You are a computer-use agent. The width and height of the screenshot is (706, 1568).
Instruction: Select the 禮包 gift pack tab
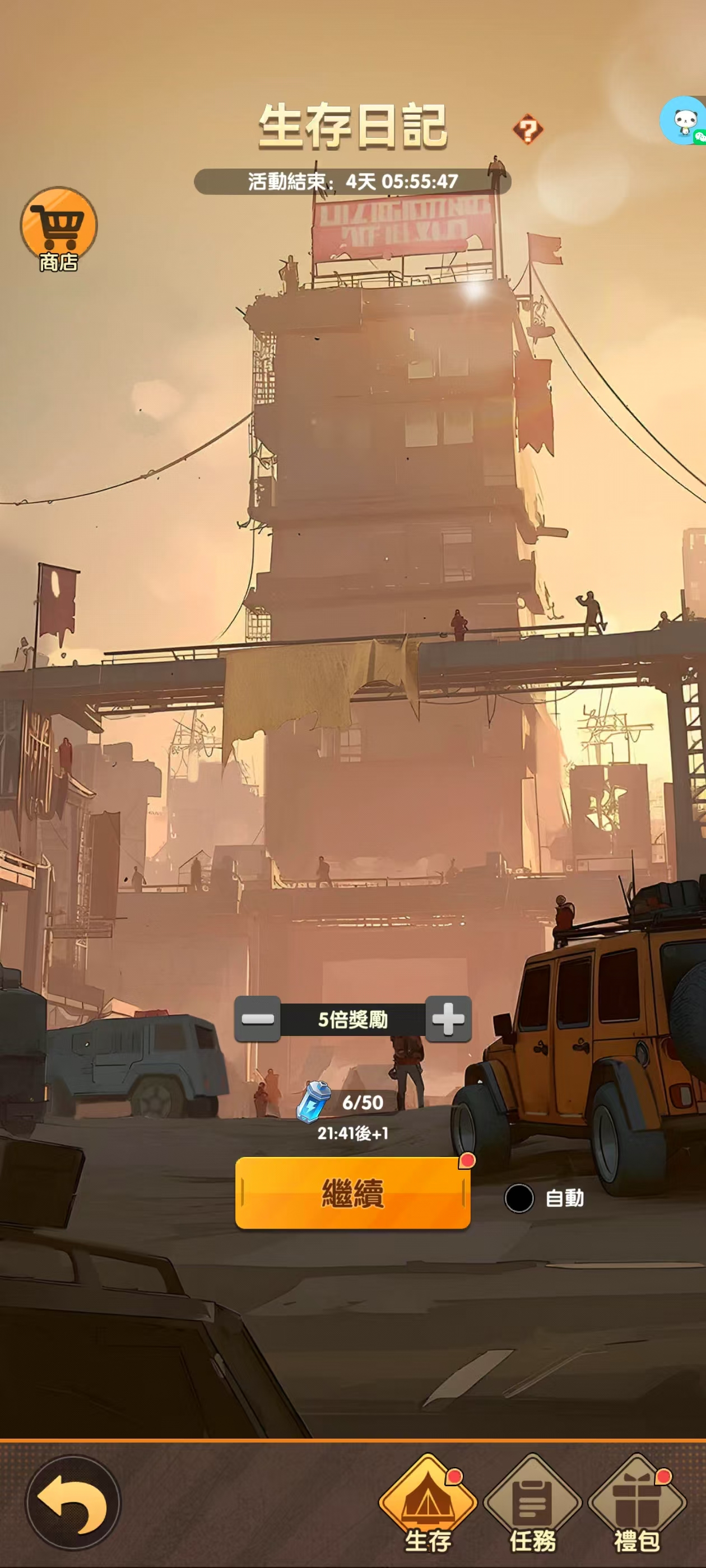click(x=637, y=1503)
